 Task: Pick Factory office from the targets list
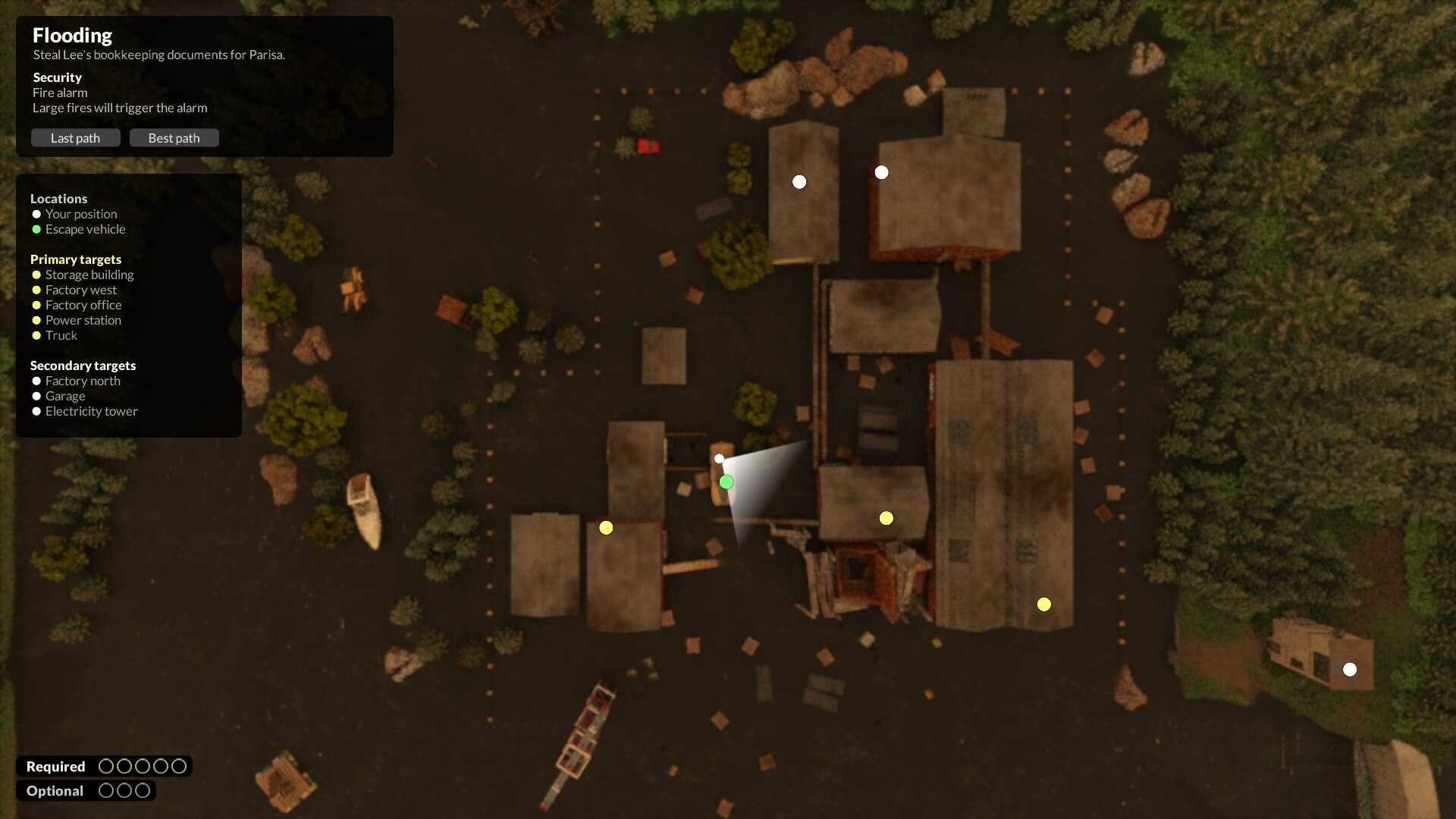click(x=83, y=305)
